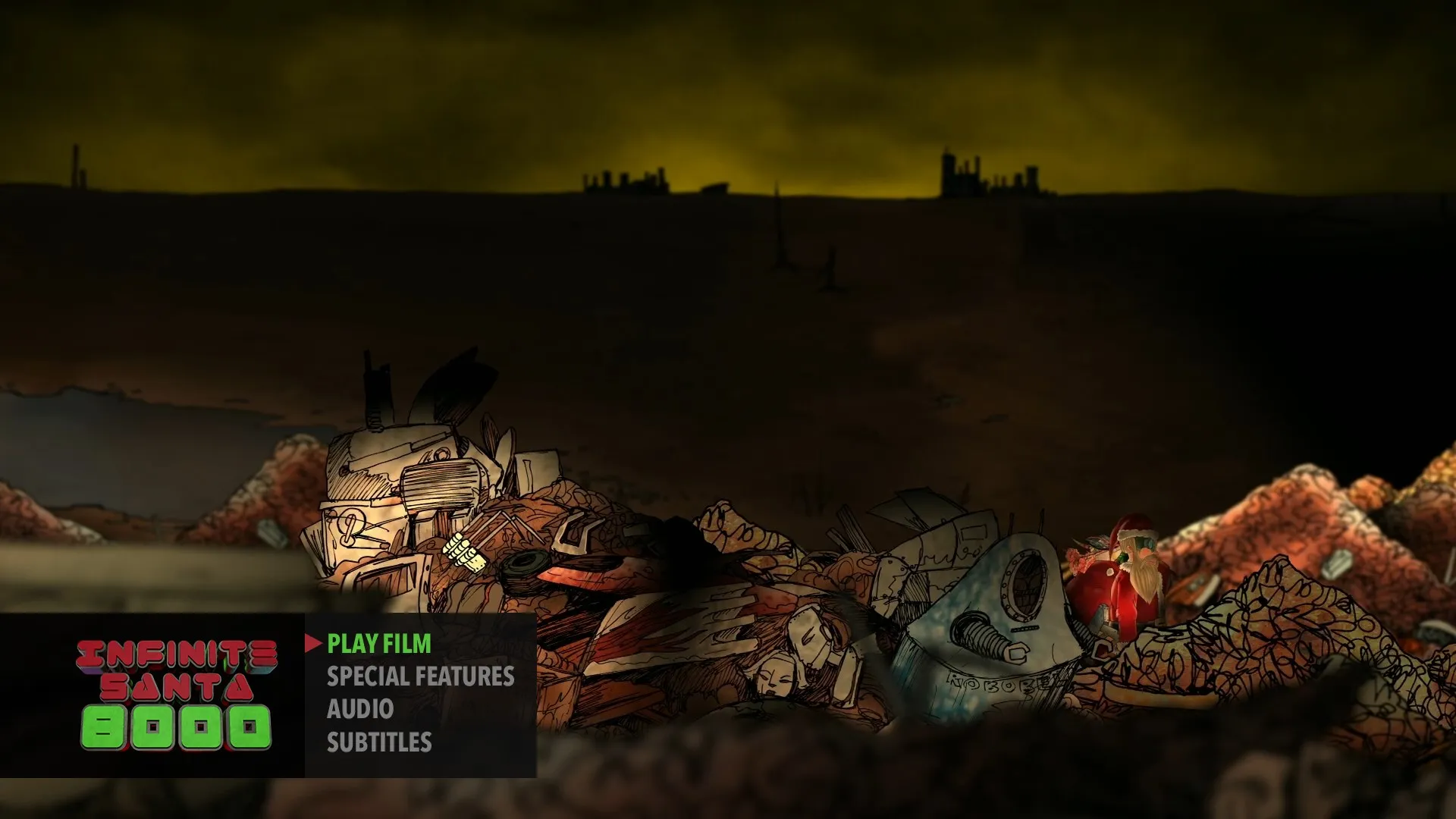Open the Special Features menu

(x=420, y=676)
